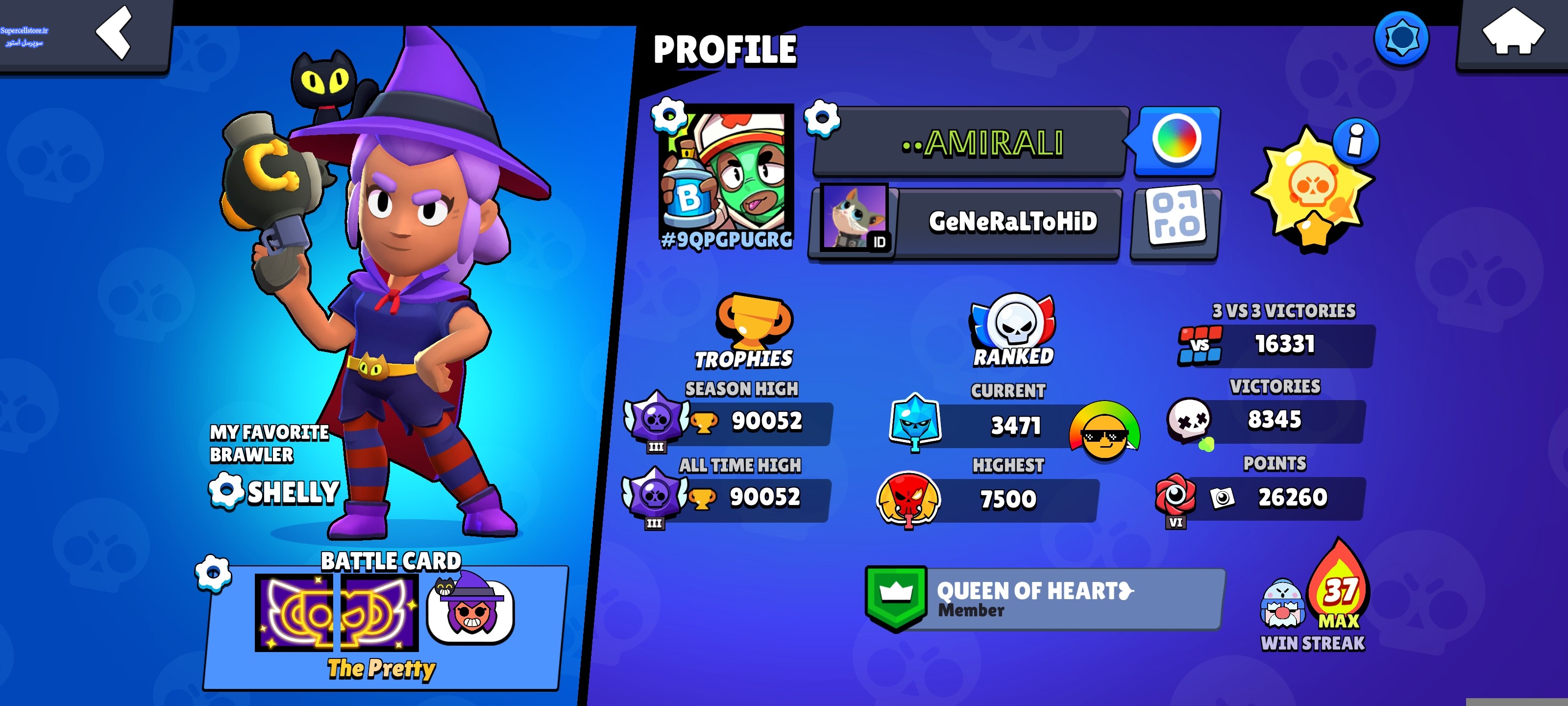The width and height of the screenshot is (1568, 706).
Task: Click the Supercellstore.ir watermark link
Action: click(x=24, y=36)
